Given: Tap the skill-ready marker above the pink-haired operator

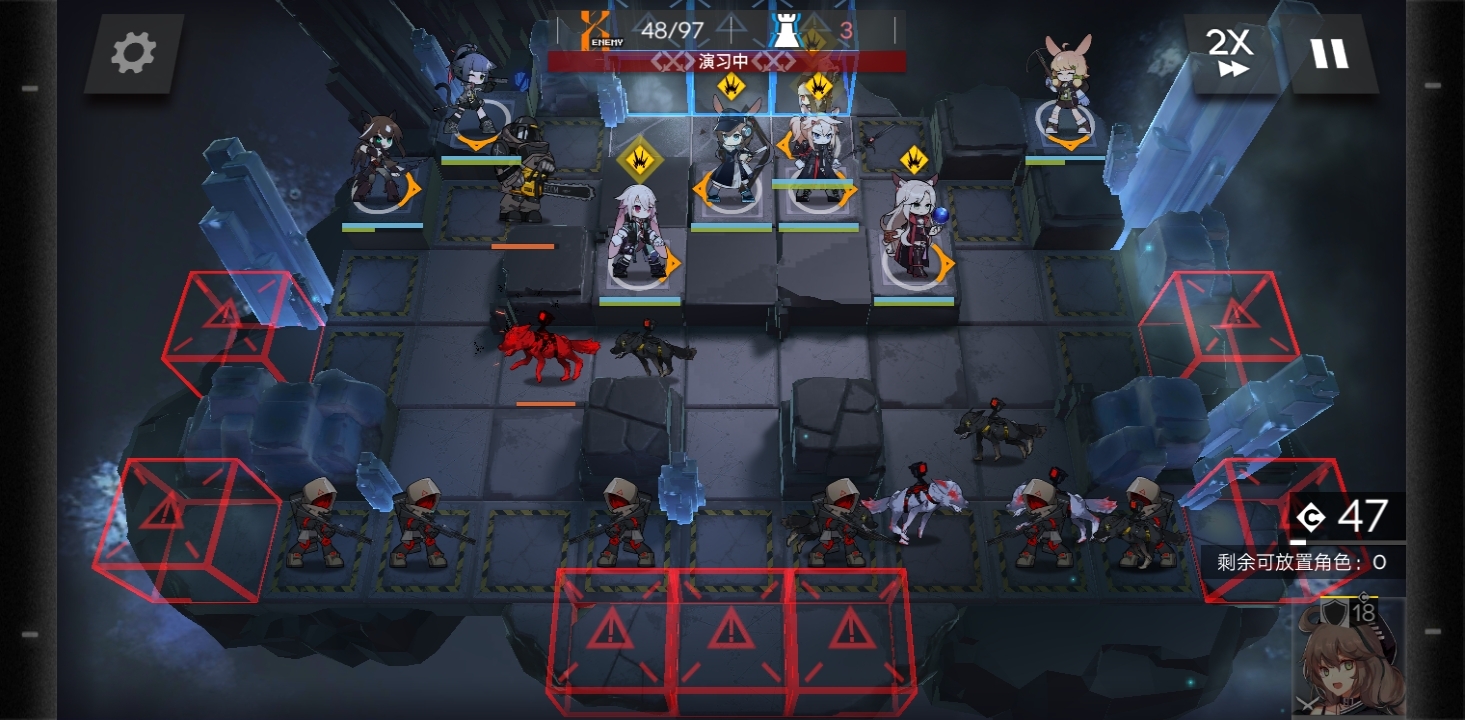Looking at the screenshot, I should point(639,160).
